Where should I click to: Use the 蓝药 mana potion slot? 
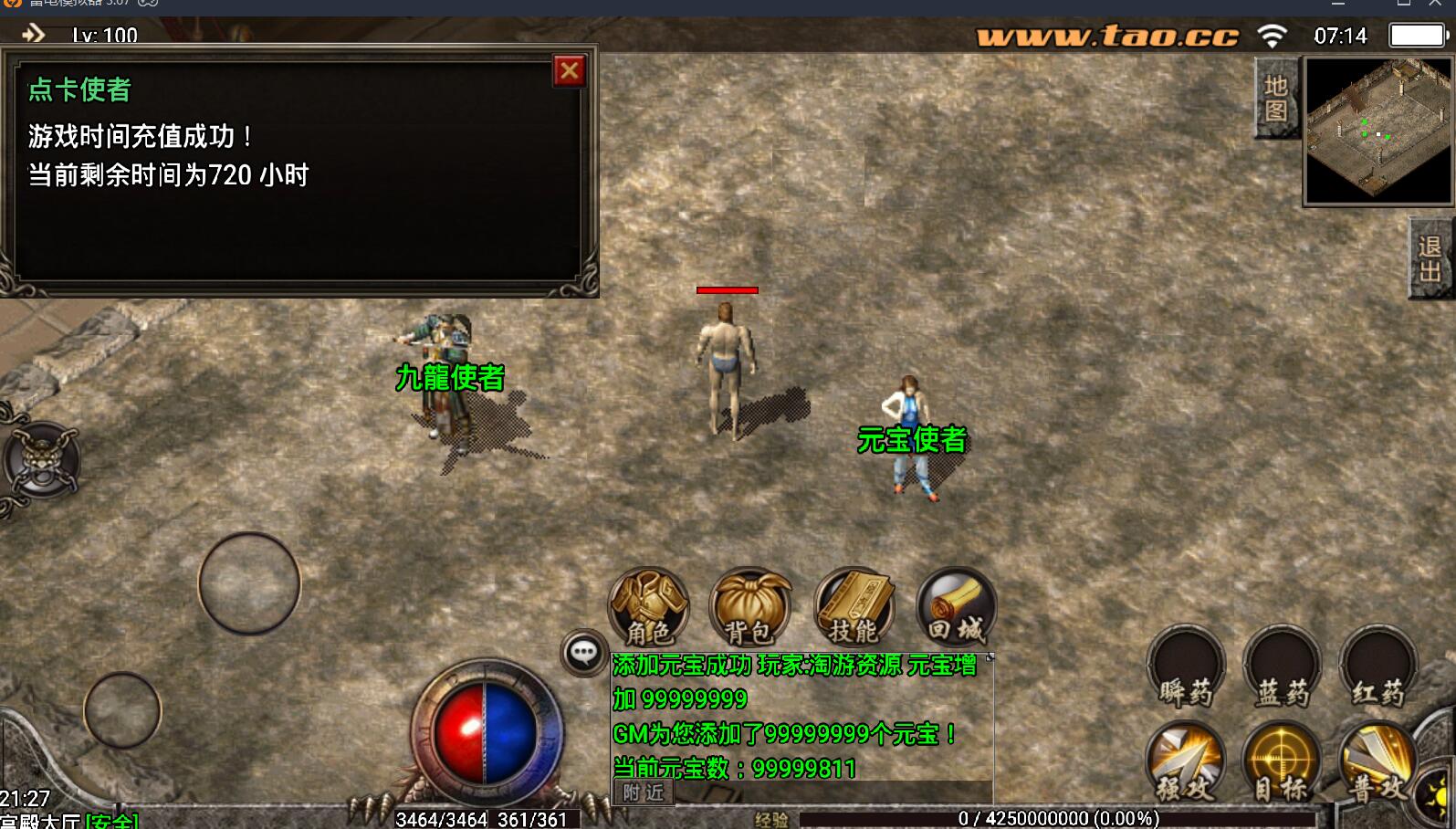point(1283,667)
